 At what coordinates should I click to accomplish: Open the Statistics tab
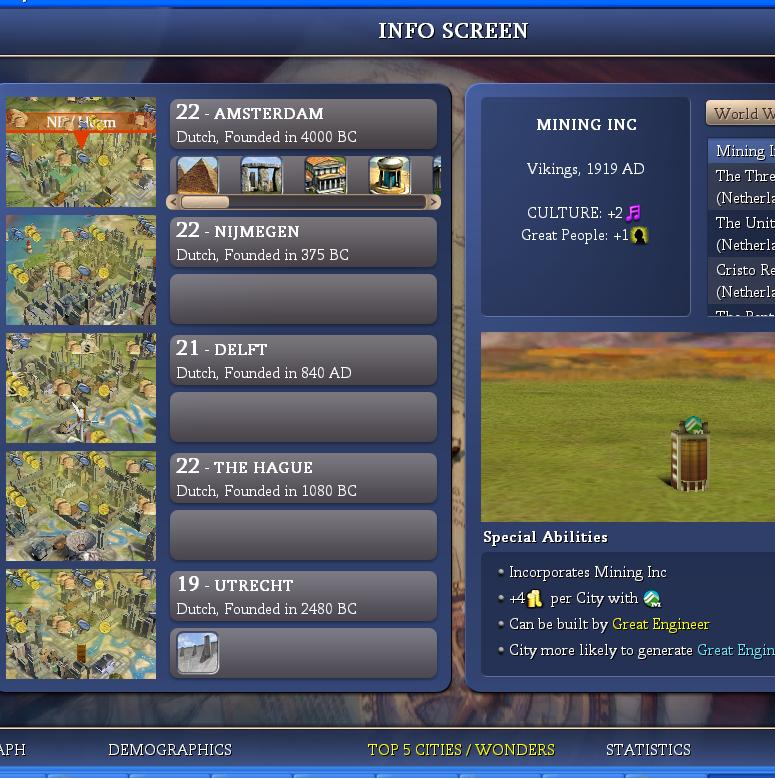coord(648,750)
